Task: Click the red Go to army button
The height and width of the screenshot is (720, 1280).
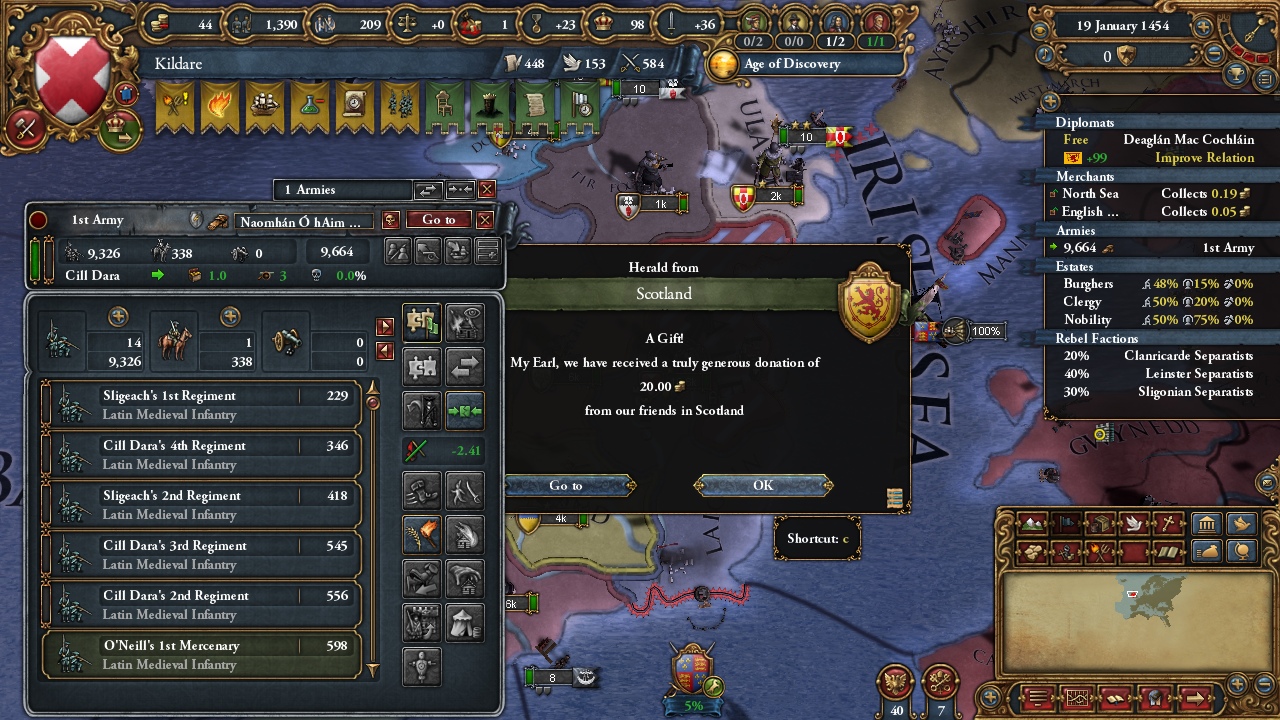Action: click(x=438, y=220)
